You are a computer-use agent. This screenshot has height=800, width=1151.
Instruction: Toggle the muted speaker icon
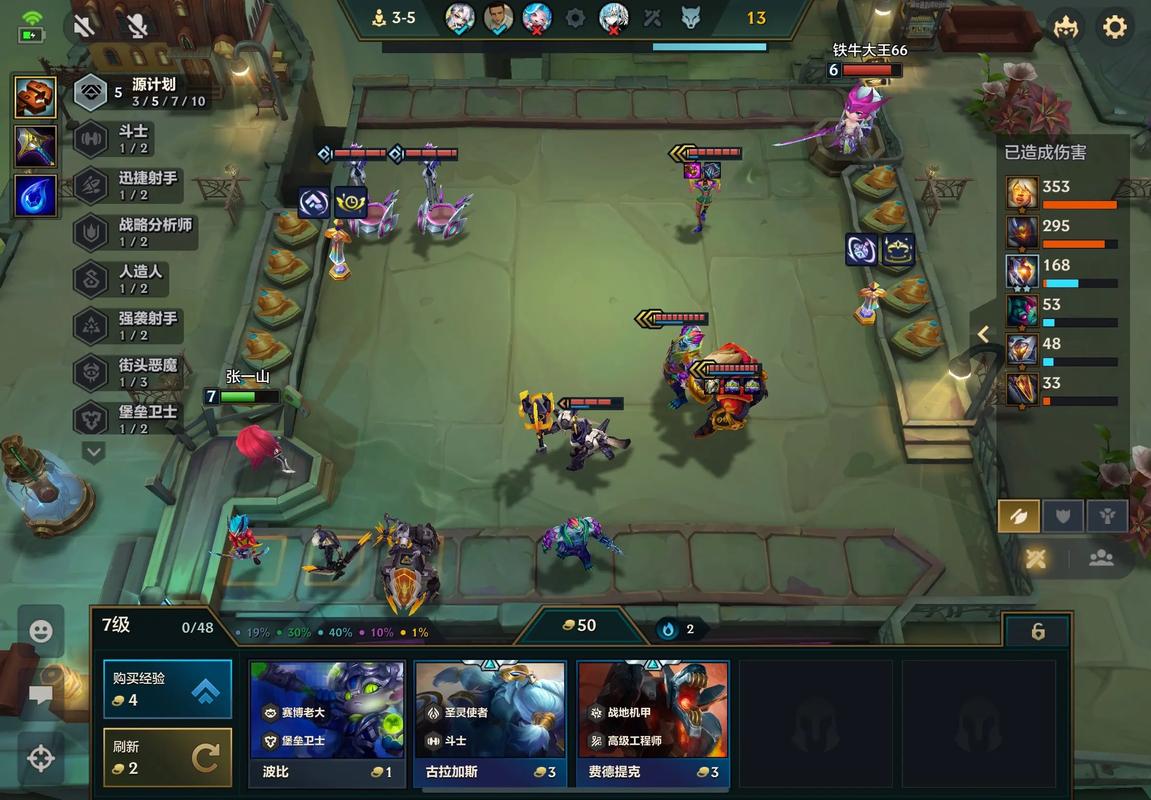point(85,26)
